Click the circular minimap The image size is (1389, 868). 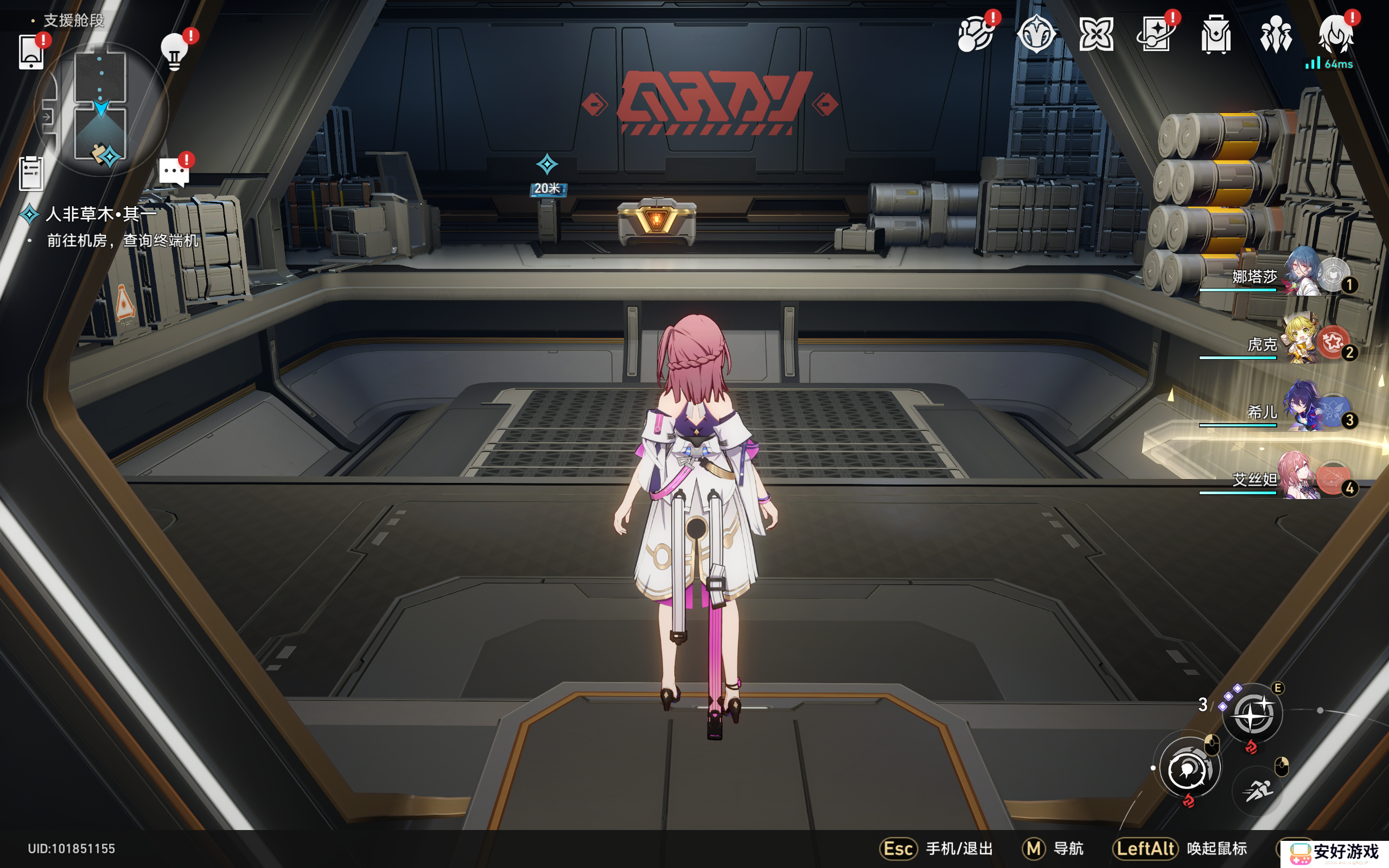(x=101, y=109)
